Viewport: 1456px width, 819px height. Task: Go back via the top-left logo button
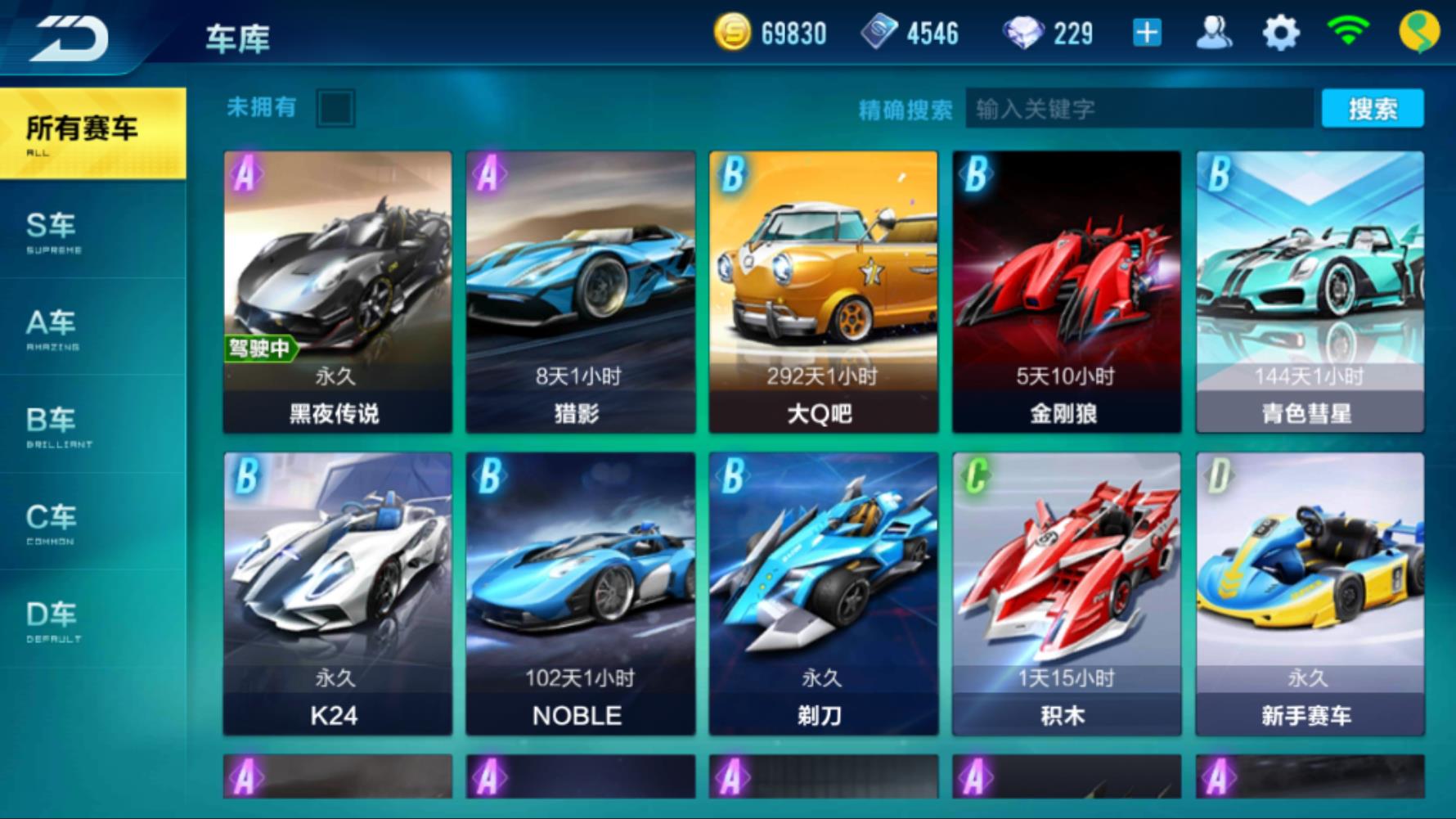coord(70,37)
